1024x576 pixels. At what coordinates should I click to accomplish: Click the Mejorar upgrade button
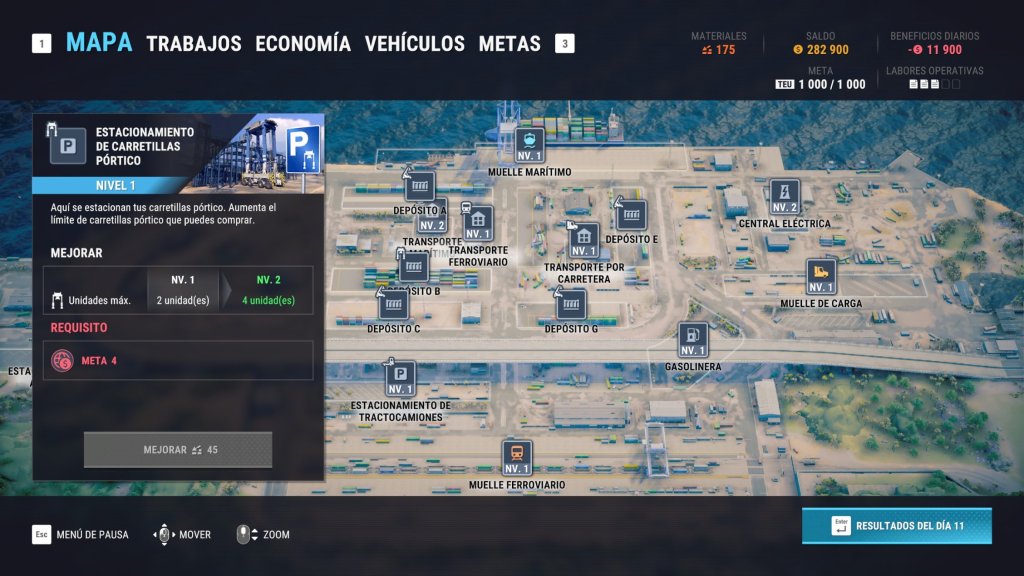pos(178,450)
